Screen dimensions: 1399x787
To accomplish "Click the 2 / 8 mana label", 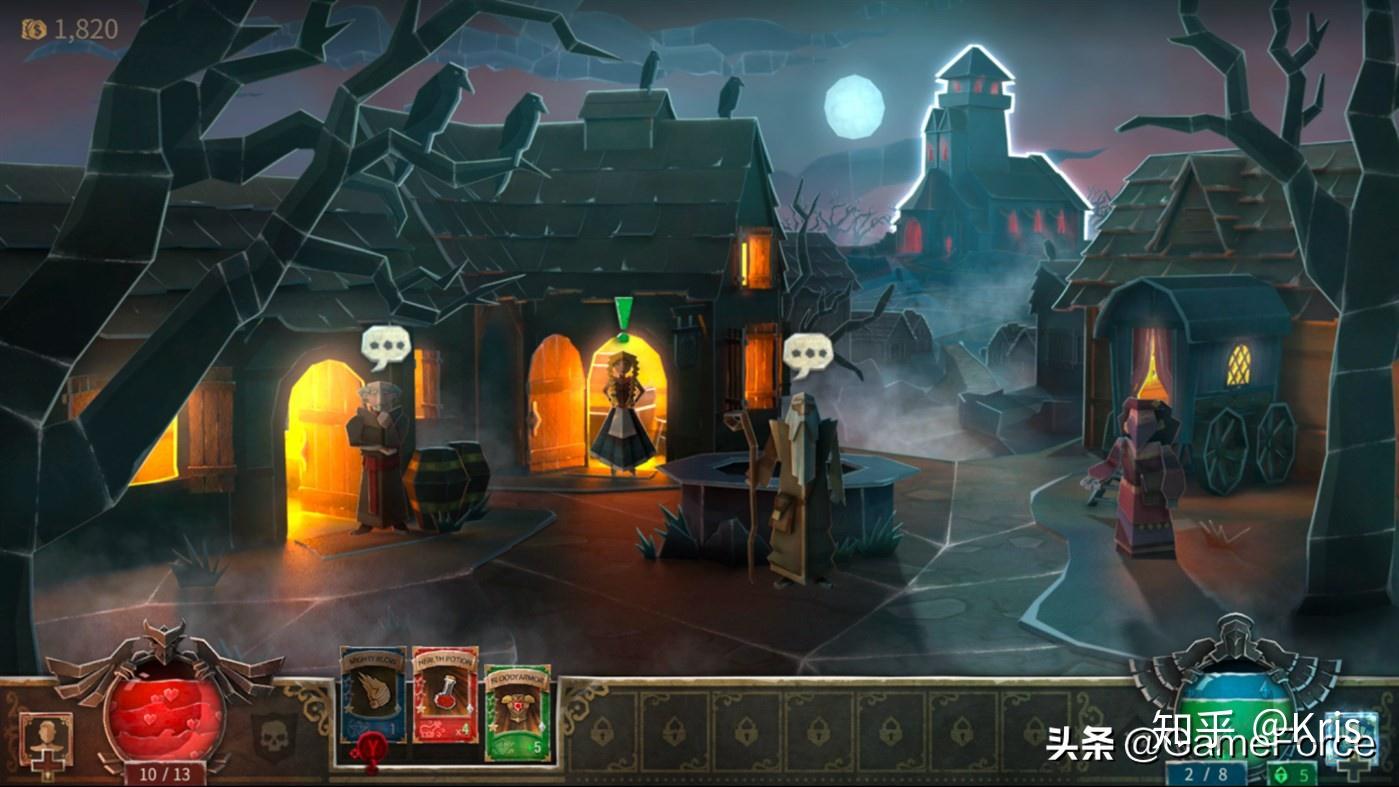I will pyautogui.click(x=1205, y=772).
